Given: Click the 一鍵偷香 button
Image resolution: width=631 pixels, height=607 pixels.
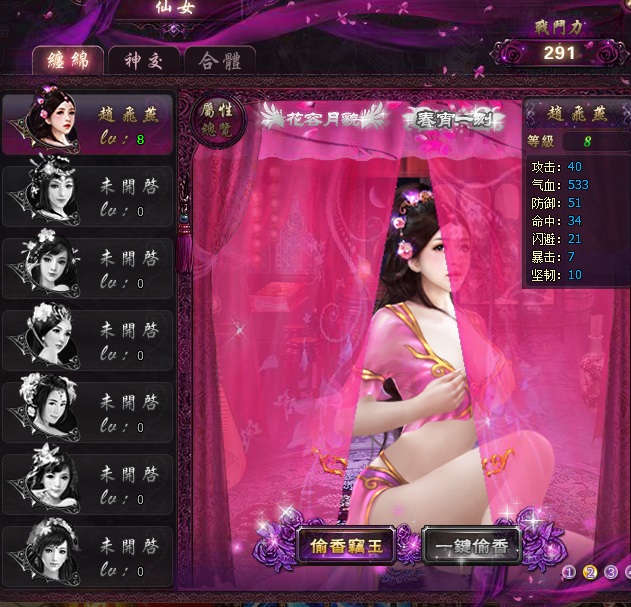Looking at the screenshot, I should 472,546.
